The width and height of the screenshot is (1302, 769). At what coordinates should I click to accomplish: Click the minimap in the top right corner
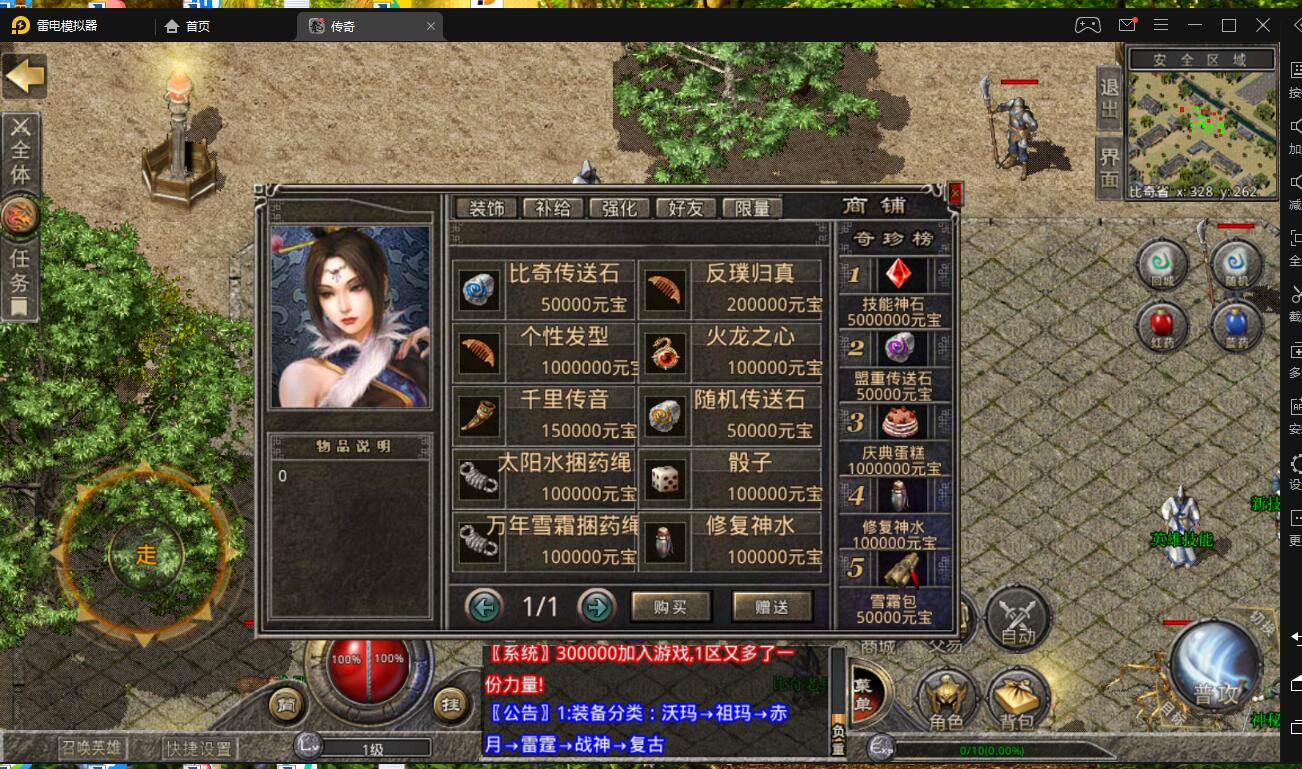[x=1200, y=120]
